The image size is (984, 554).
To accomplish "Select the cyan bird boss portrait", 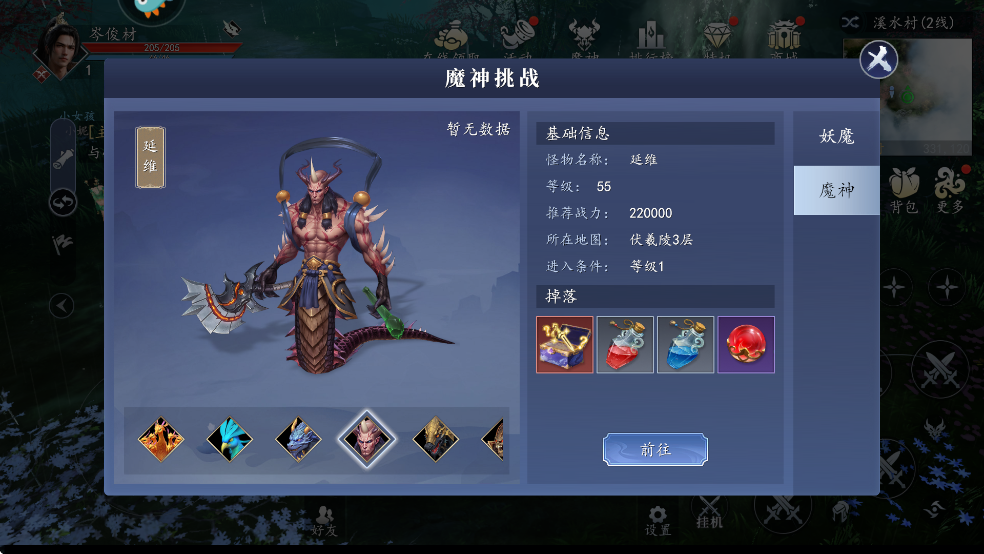I will point(229,439).
